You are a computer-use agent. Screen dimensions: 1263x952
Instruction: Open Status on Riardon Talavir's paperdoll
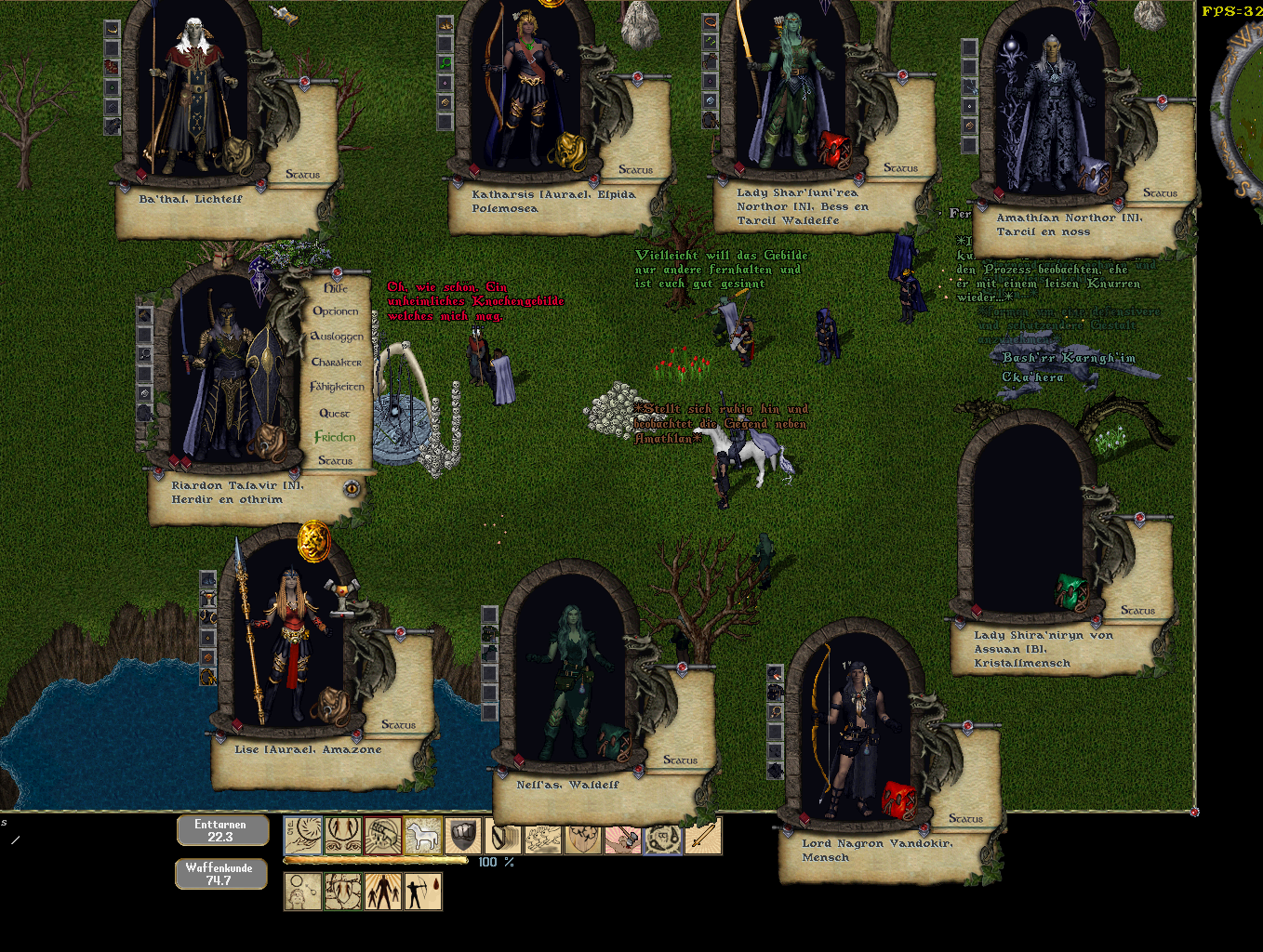335,460
